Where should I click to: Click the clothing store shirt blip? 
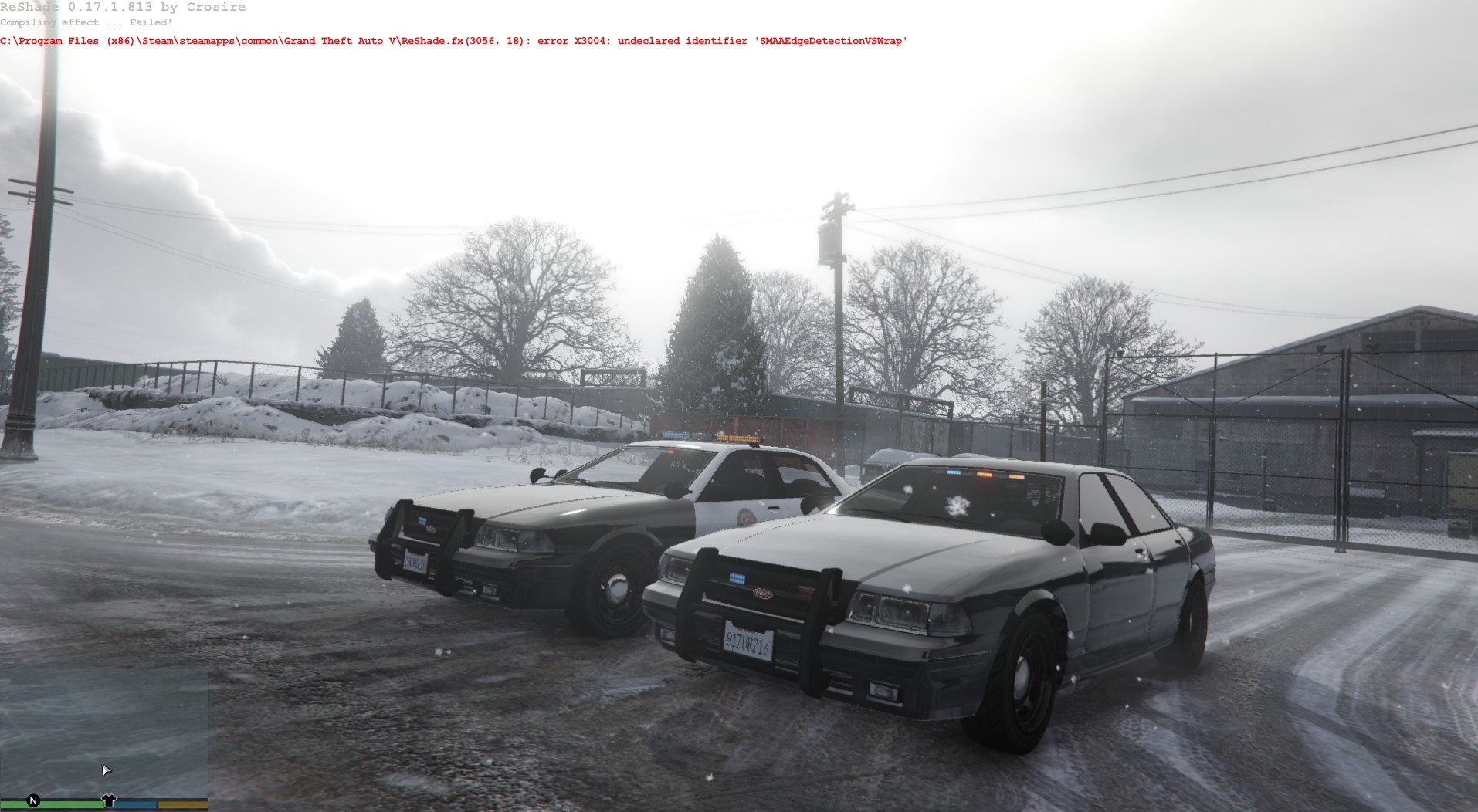click(109, 800)
